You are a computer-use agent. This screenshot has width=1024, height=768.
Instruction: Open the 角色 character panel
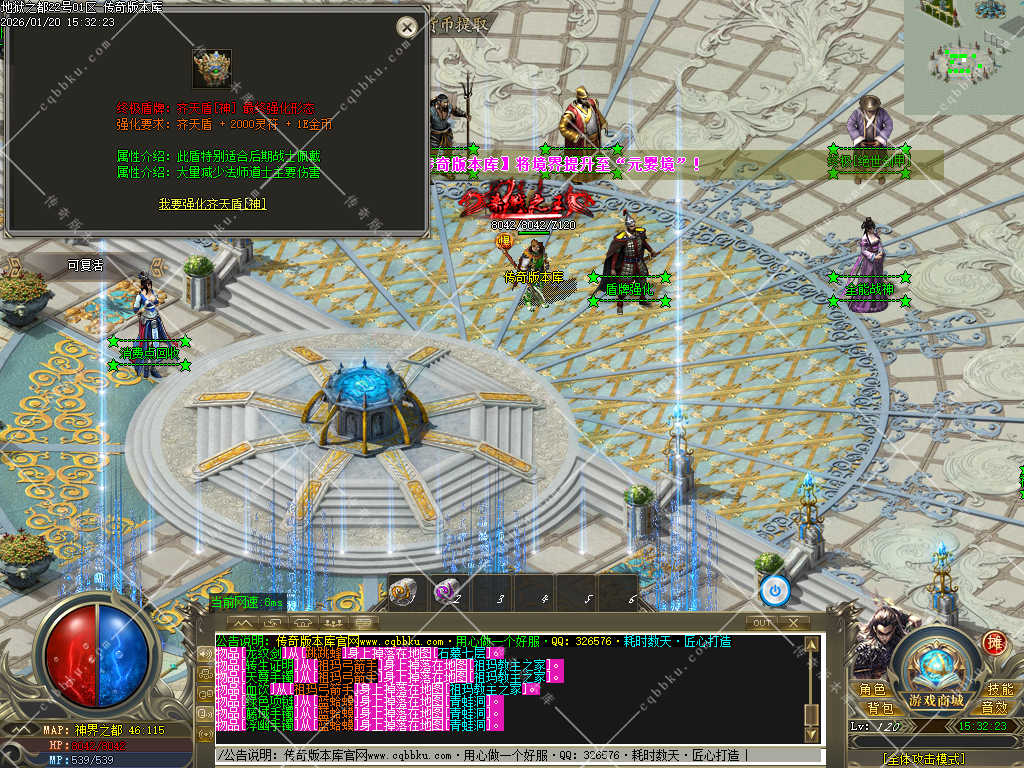[x=872, y=690]
